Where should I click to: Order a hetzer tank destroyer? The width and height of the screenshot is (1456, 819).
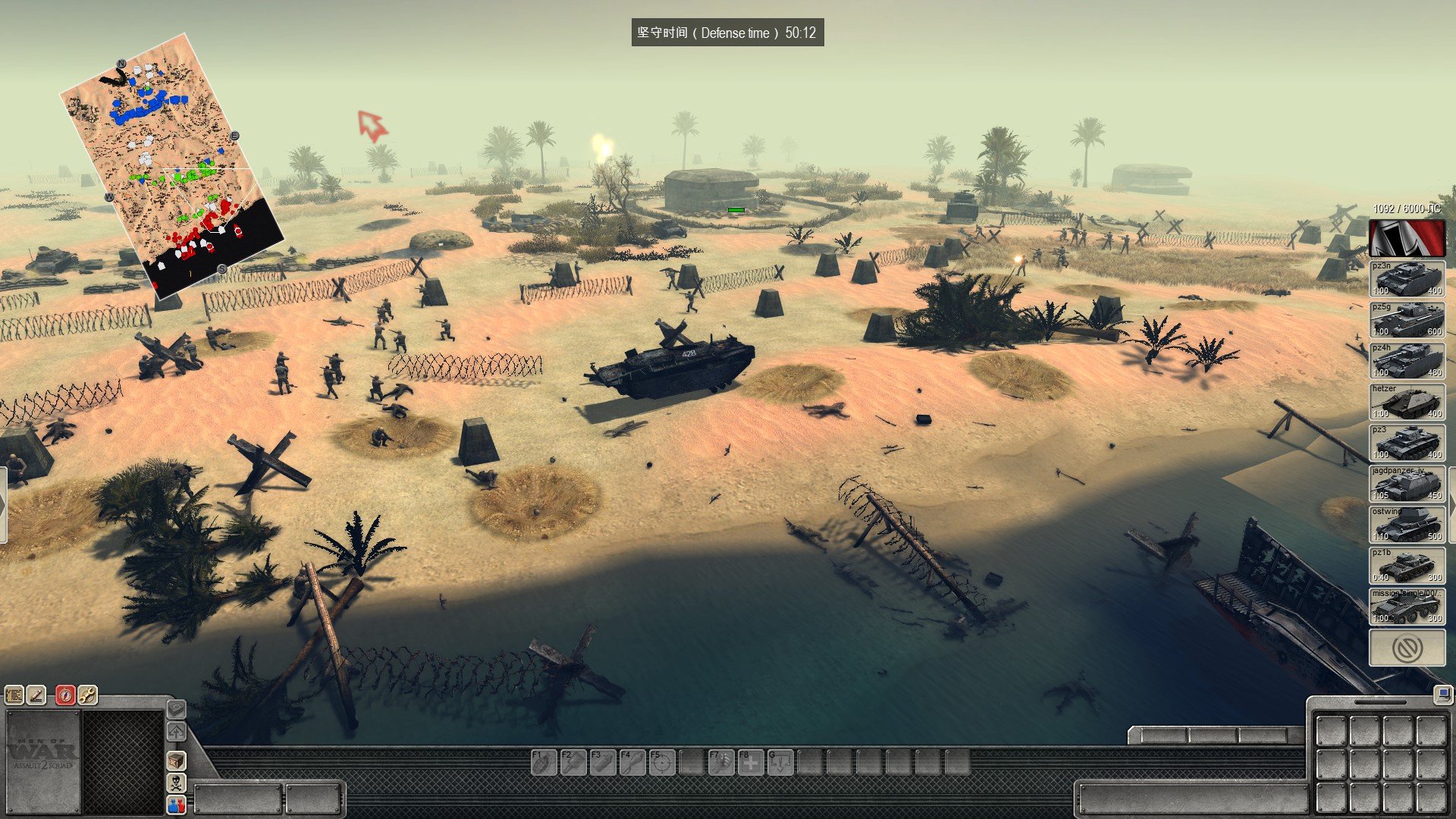1407,401
